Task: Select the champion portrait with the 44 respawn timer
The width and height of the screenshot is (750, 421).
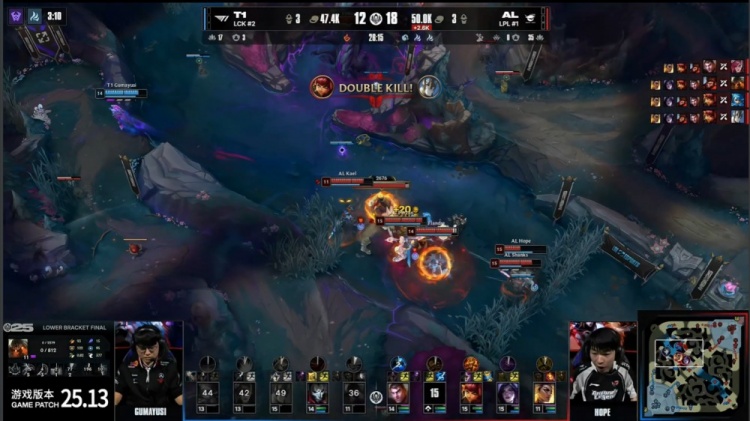Action: [x=207, y=393]
